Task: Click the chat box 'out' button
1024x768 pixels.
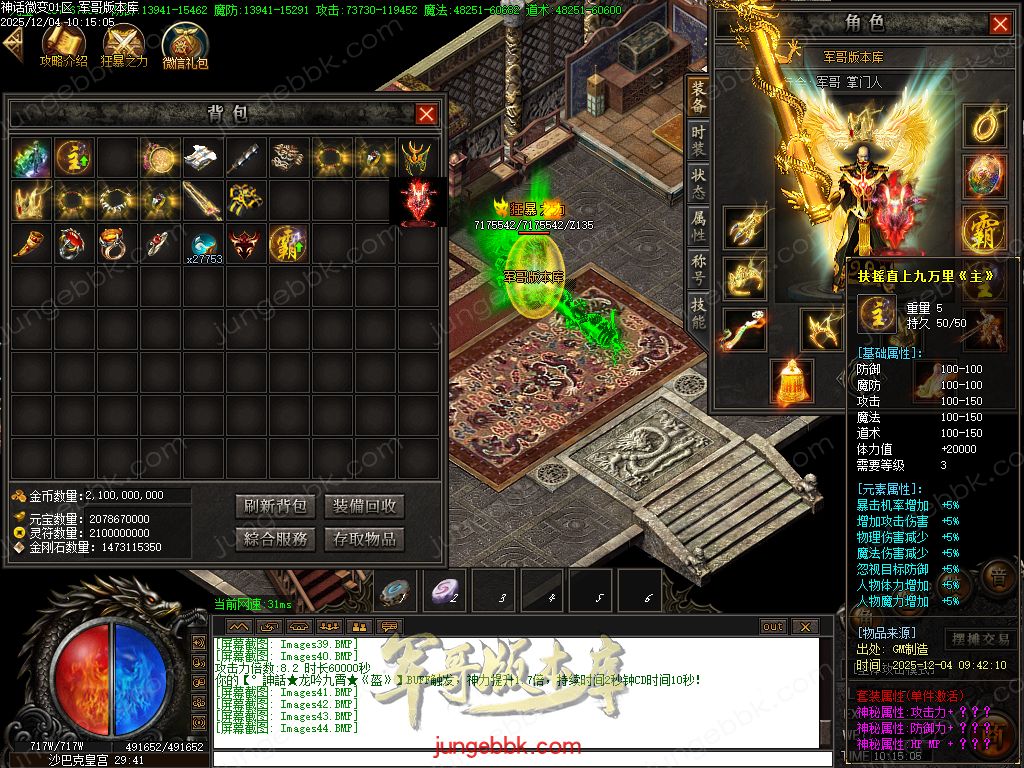Action: 772,627
